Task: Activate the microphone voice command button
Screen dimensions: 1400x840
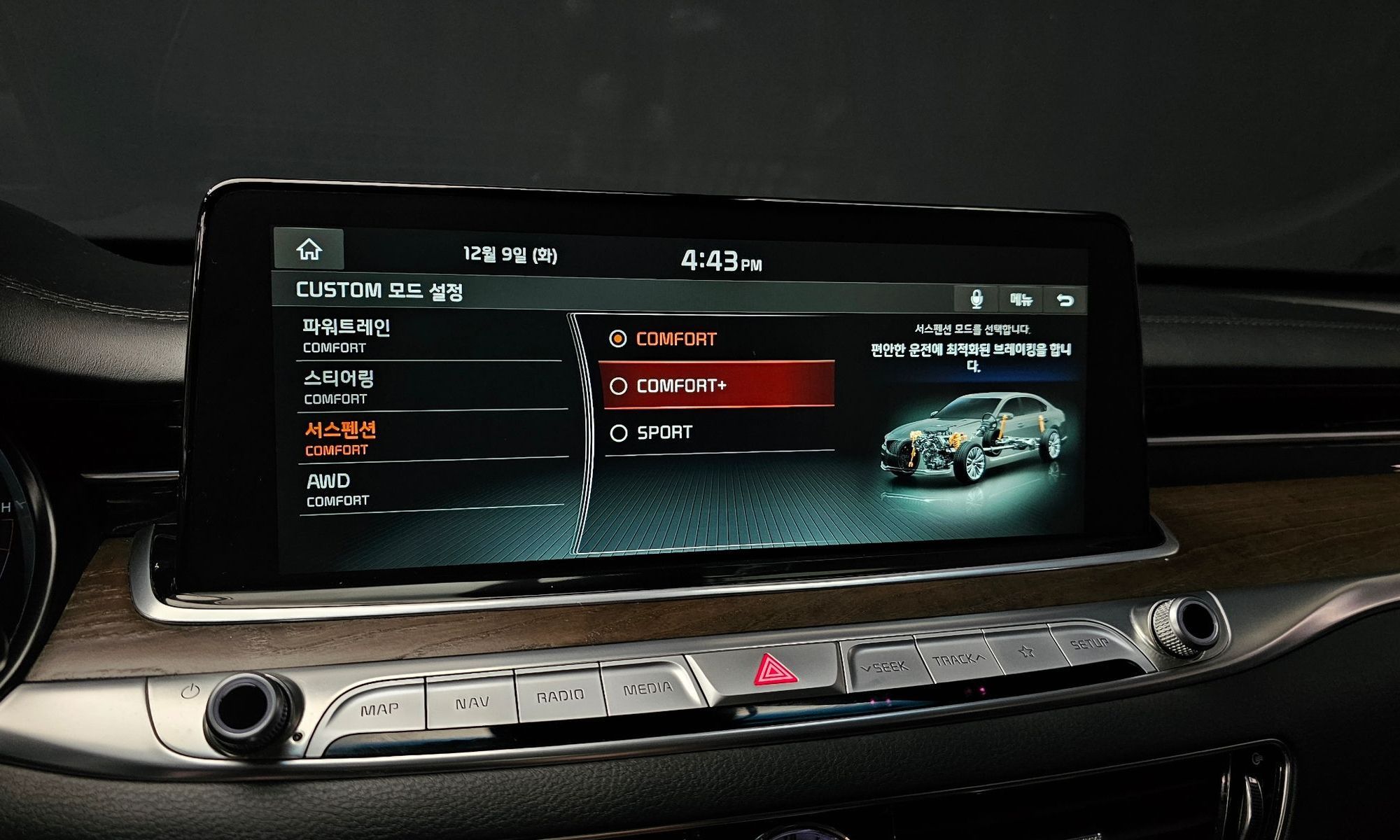Action: click(x=976, y=300)
